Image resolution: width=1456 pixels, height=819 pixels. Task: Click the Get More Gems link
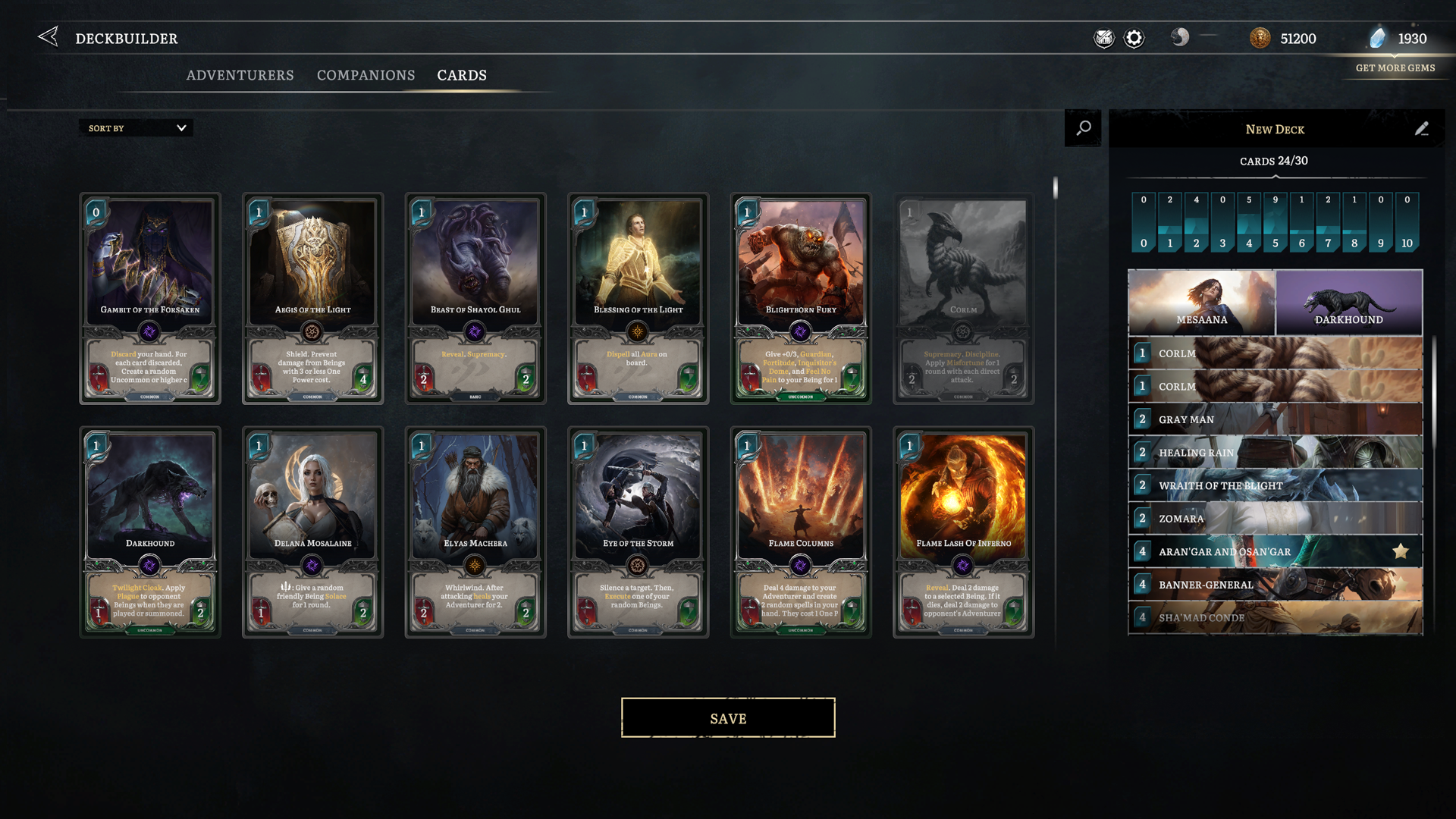(x=1395, y=68)
